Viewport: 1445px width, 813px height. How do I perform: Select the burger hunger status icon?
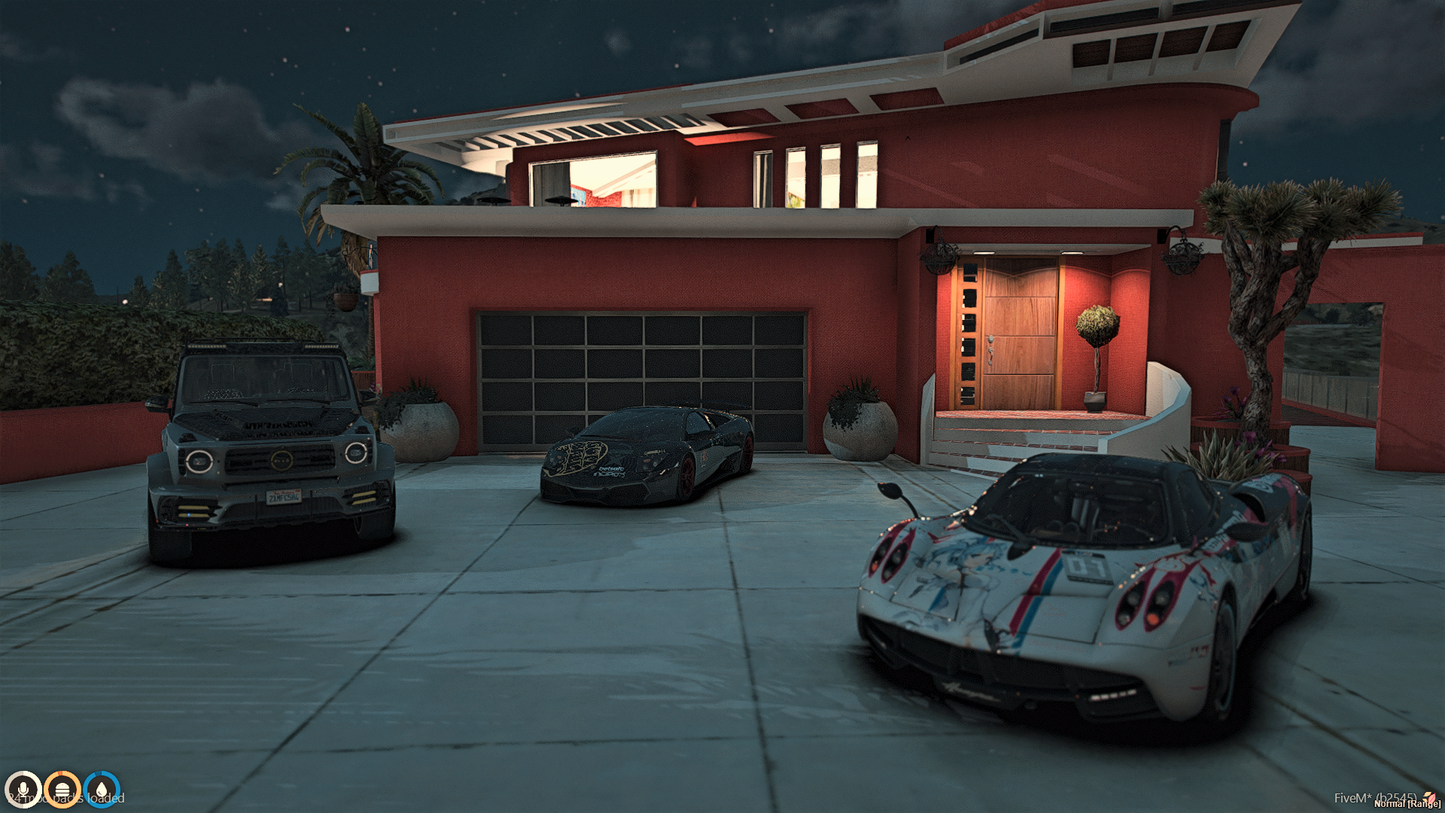pyautogui.click(x=62, y=790)
